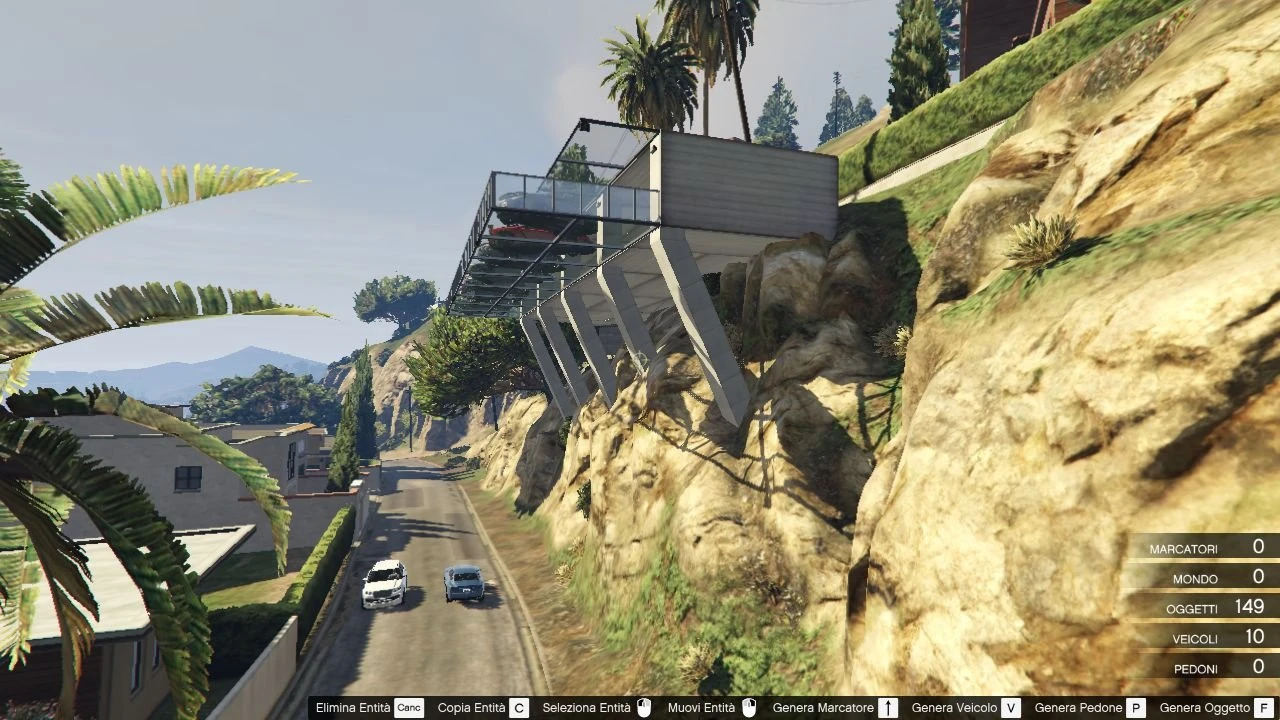Select the Elimina Entità command

click(x=355, y=707)
